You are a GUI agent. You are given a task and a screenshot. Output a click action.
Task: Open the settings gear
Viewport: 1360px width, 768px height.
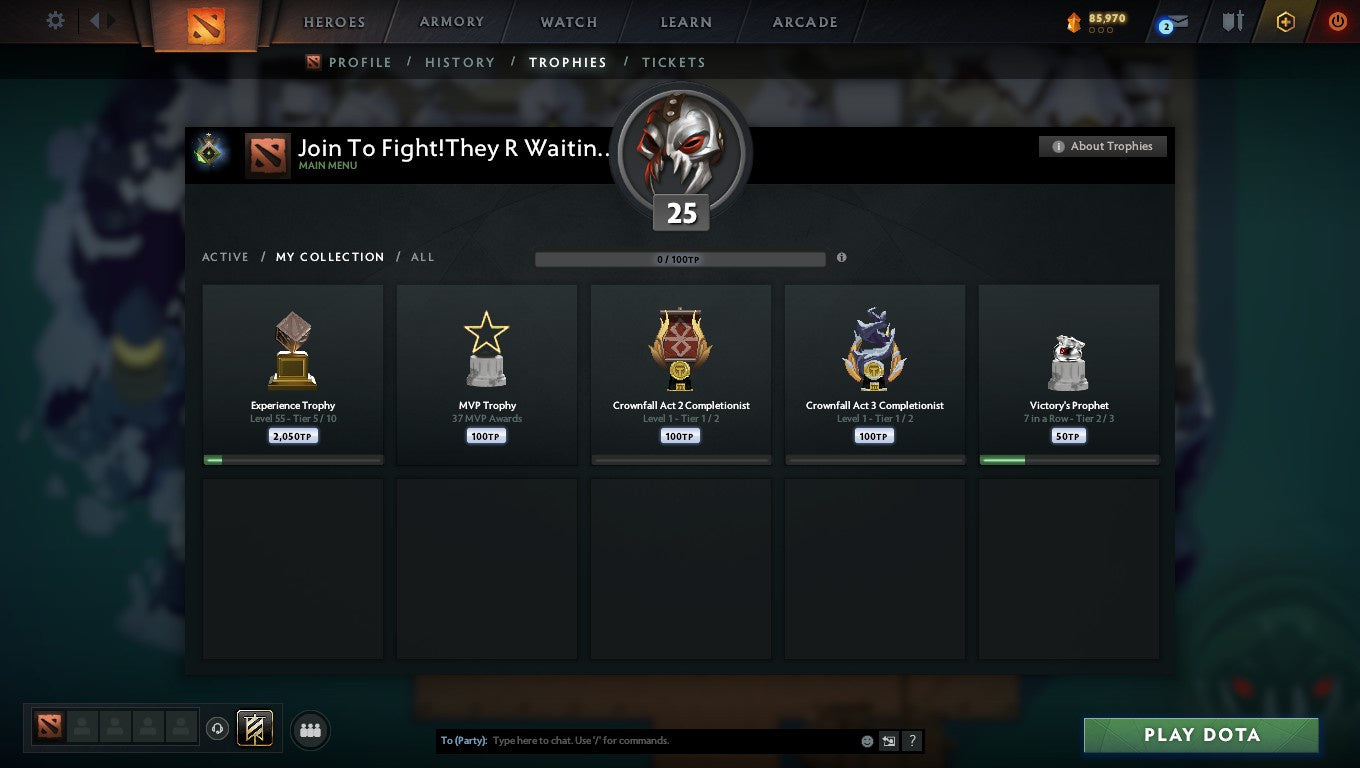(55, 20)
